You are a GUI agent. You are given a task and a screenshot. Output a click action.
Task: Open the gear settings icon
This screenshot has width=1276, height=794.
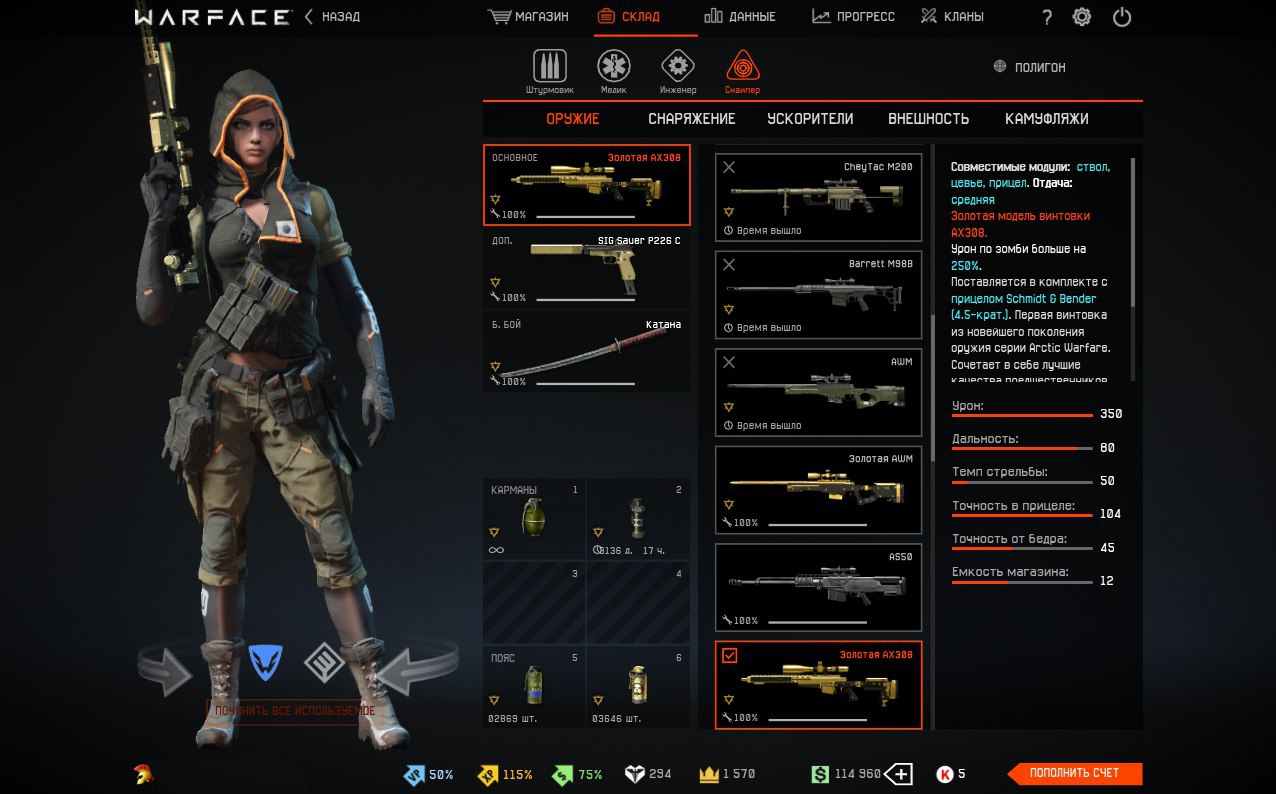point(1081,17)
